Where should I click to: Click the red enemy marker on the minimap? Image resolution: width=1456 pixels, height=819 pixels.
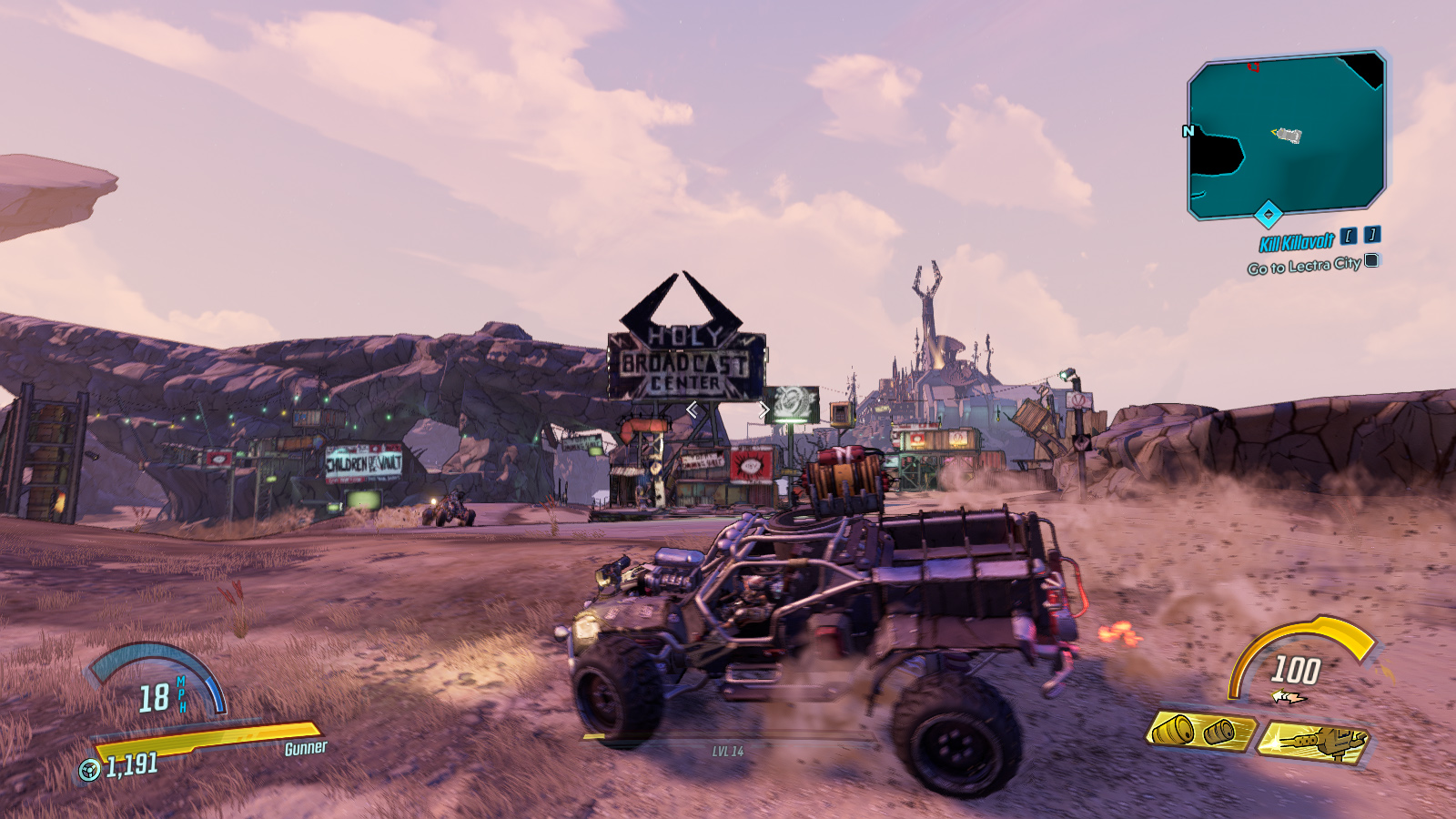tap(1253, 67)
